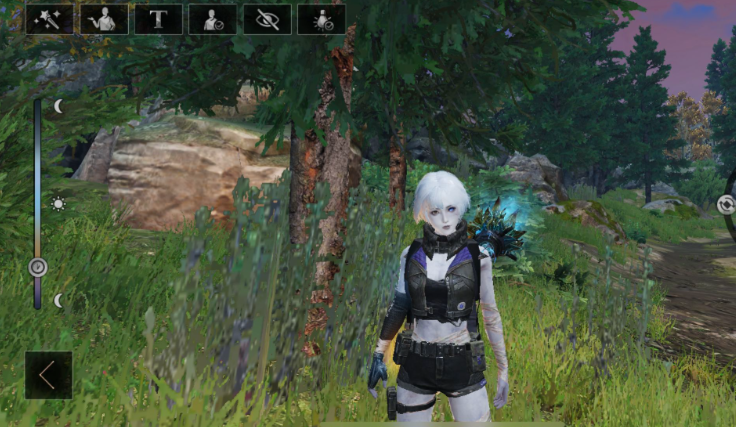Choose the character pose gesture tool
The image size is (736, 427).
coord(104,19)
